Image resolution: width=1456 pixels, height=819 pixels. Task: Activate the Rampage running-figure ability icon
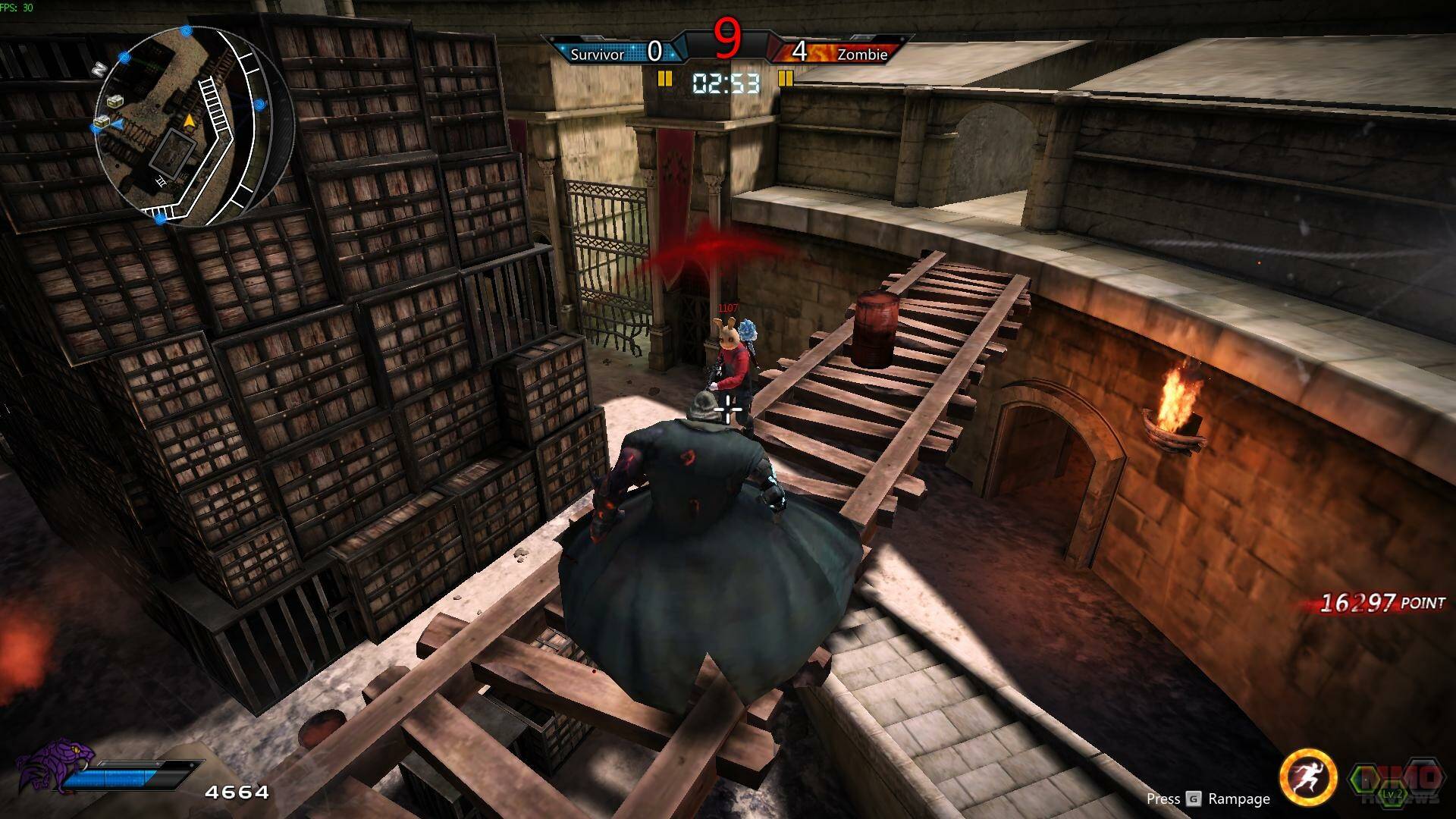1307,778
